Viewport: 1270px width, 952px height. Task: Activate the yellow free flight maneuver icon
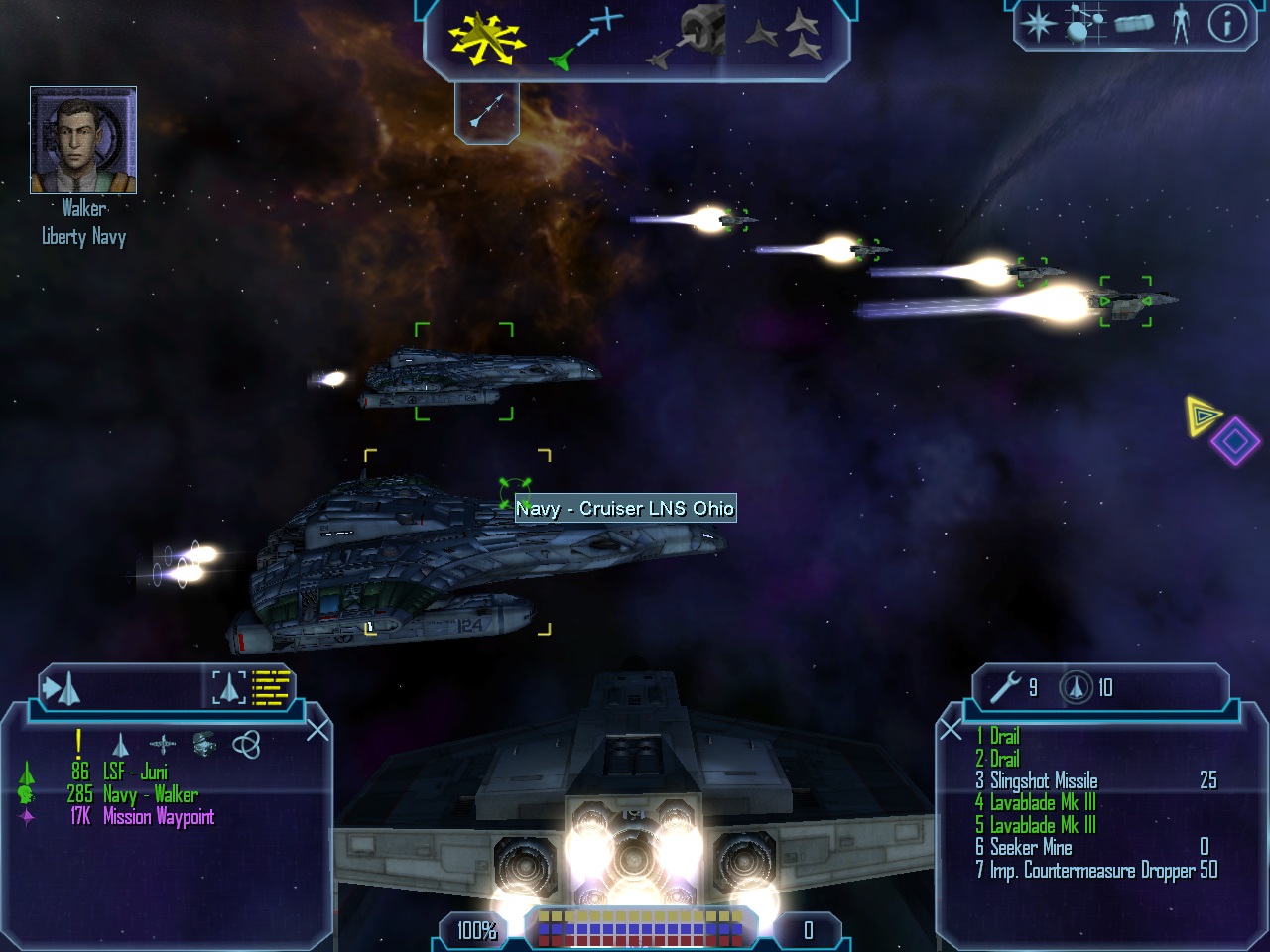pos(484,40)
